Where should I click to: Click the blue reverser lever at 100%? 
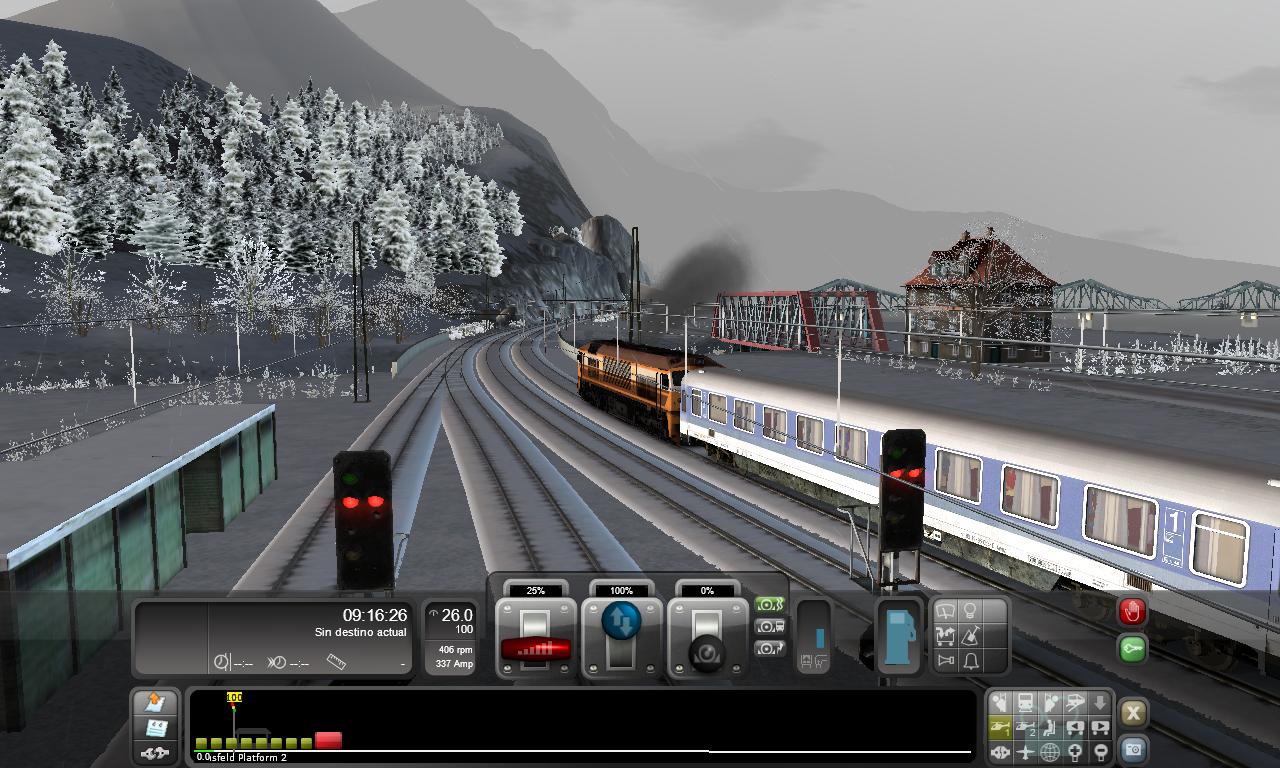621,623
